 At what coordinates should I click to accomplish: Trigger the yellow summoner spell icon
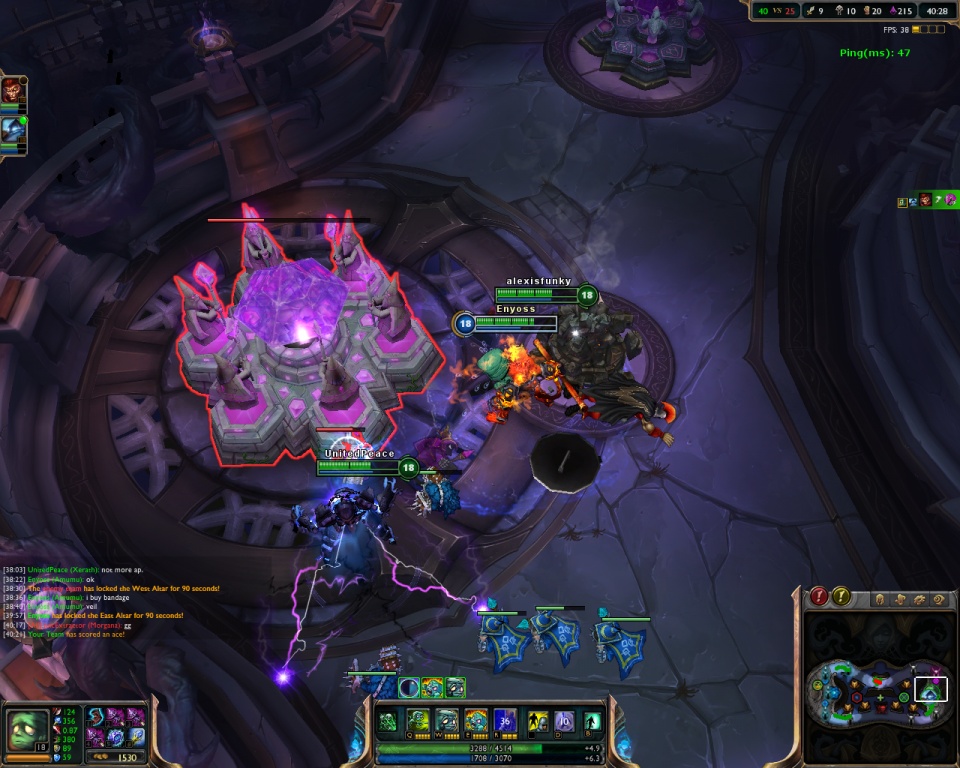(538, 720)
